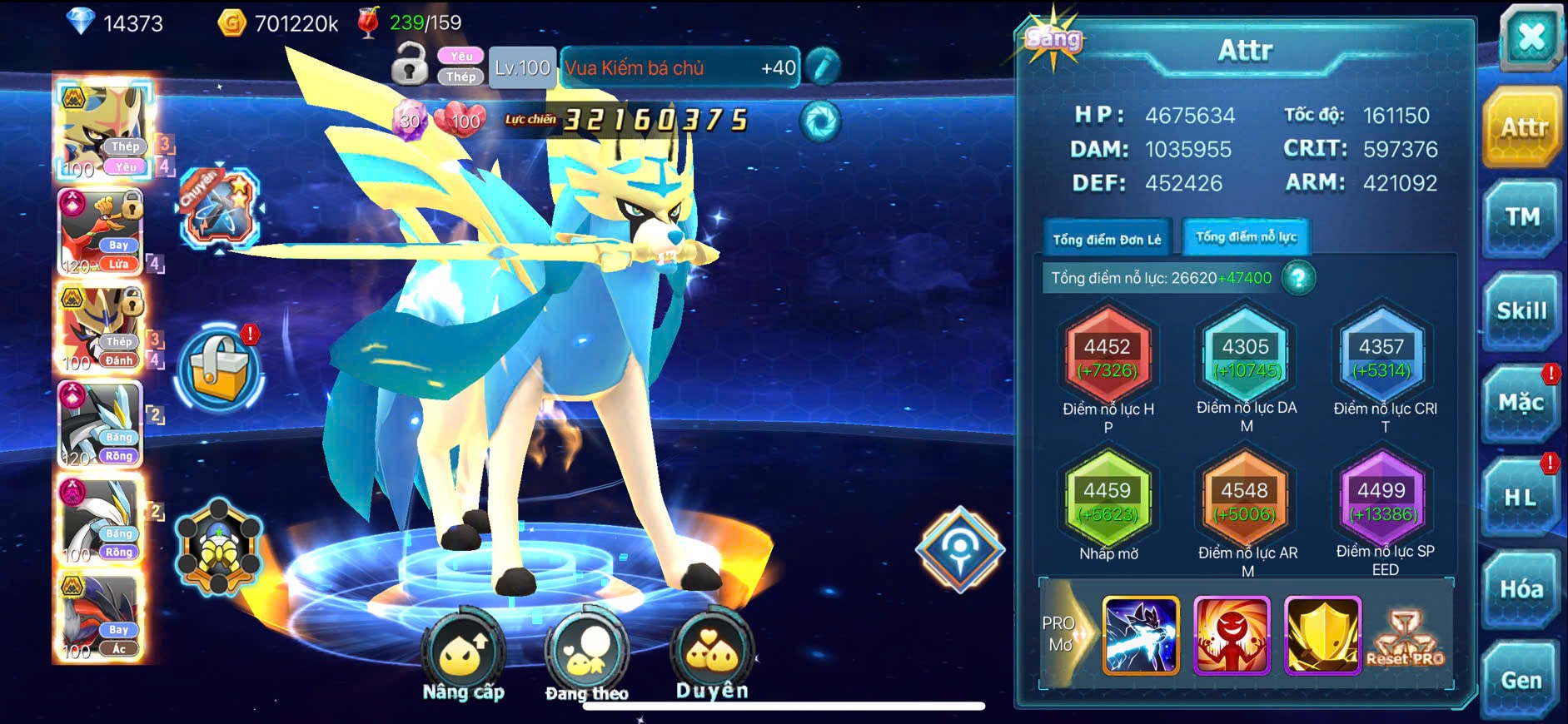Tap the Nâng cấp upgrade button

[x=462, y=657]
